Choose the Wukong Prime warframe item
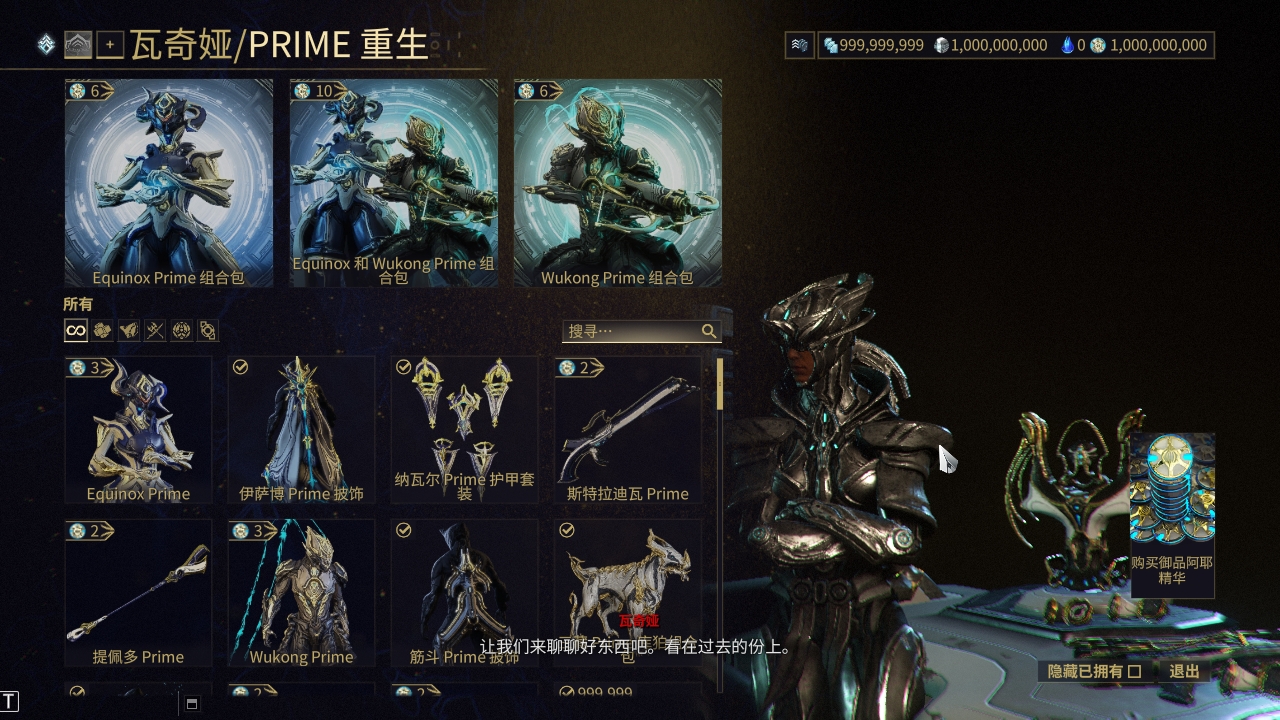 (301, 592)
